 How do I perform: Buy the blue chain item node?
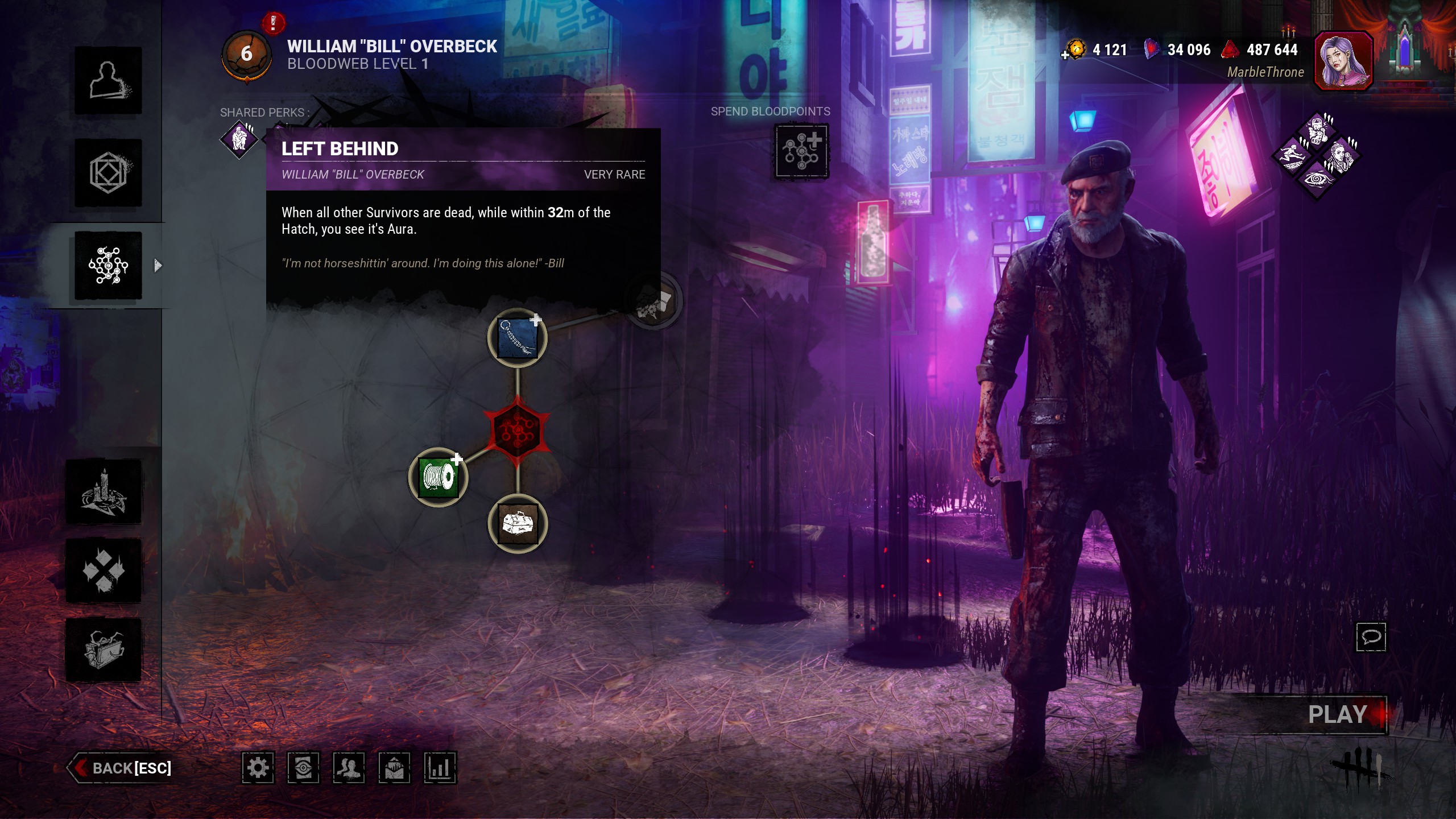coord(517,338)
